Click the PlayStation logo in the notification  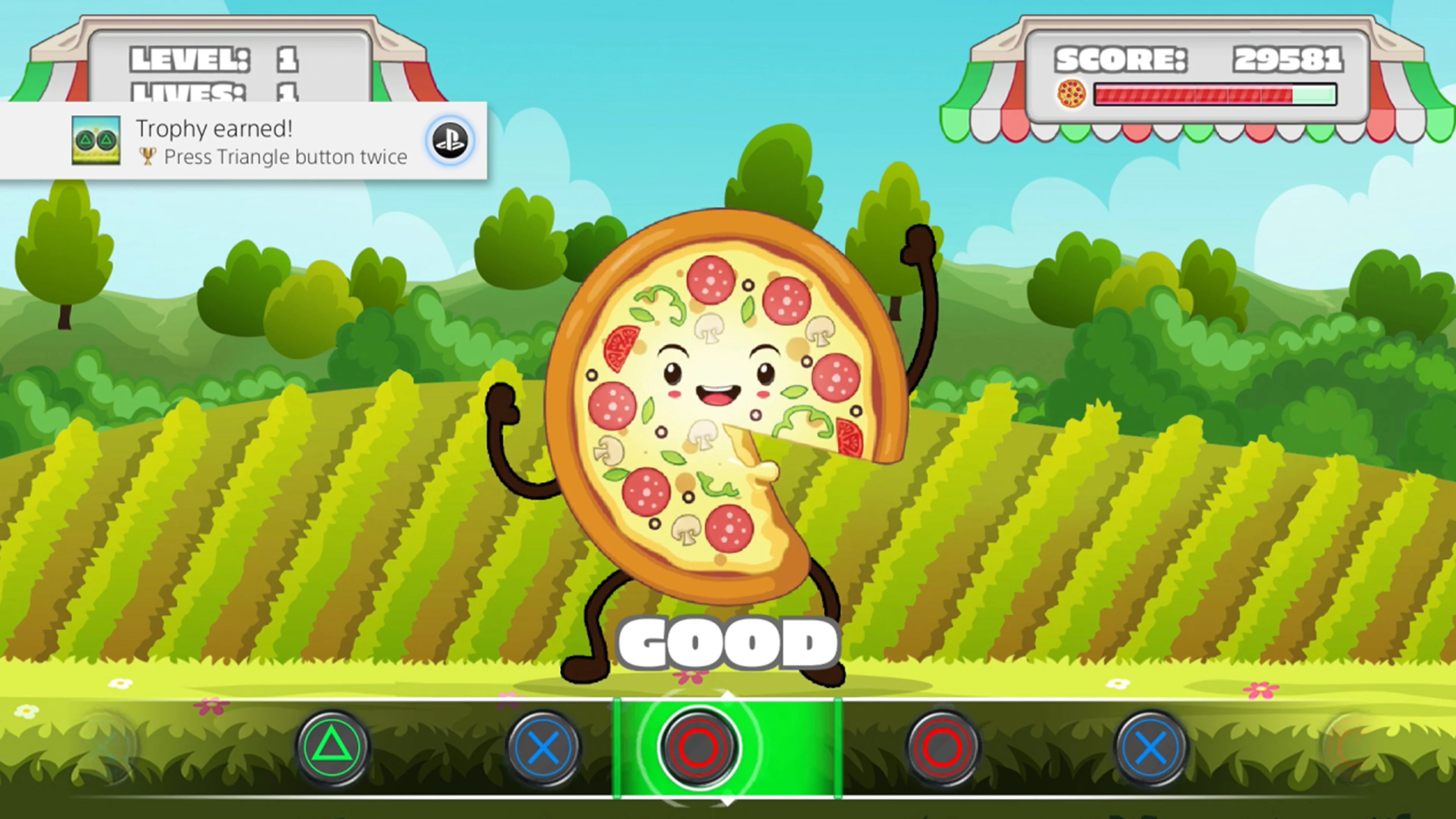[x=449, y=140]
